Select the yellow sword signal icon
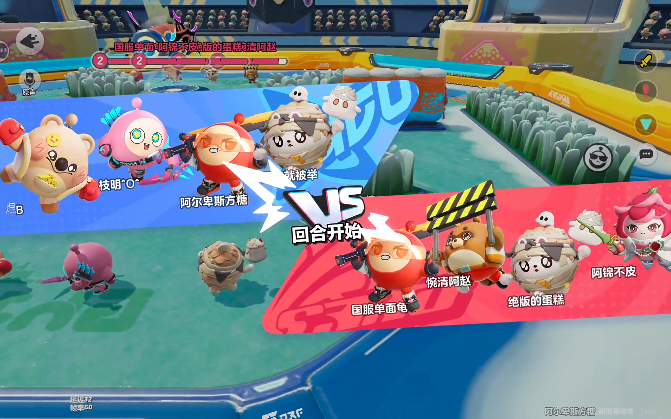The image size is (671, 419). click(646, 59)
